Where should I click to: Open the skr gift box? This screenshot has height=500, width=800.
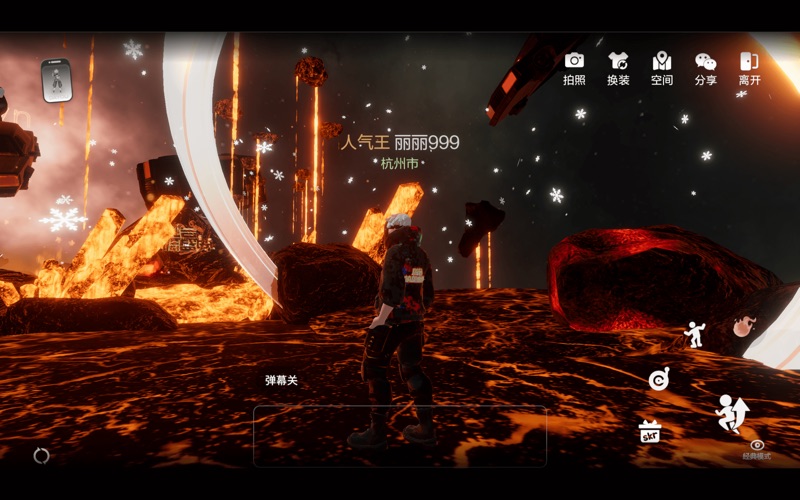[650, 432]
